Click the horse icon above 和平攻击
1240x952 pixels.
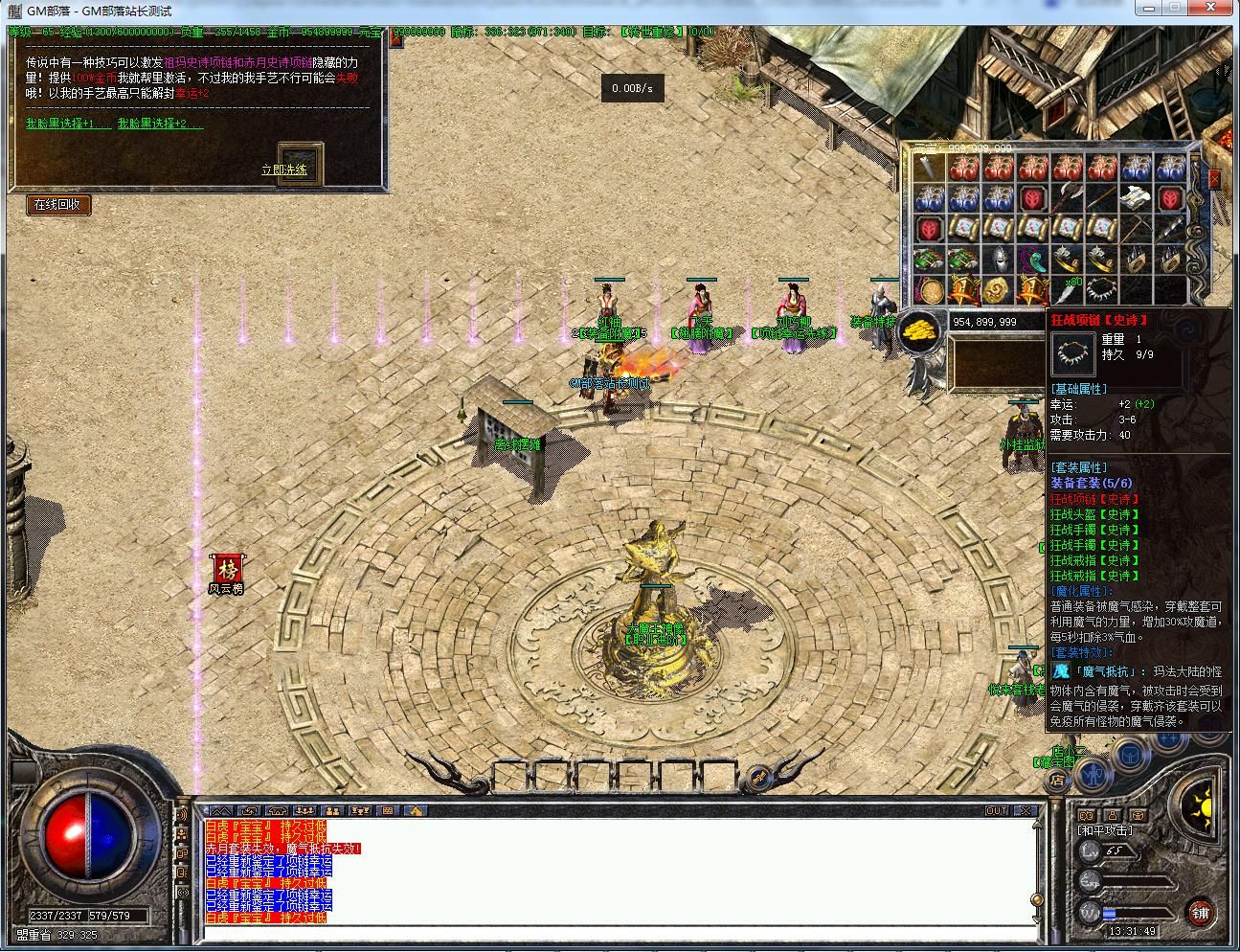tap(1139, 815)
